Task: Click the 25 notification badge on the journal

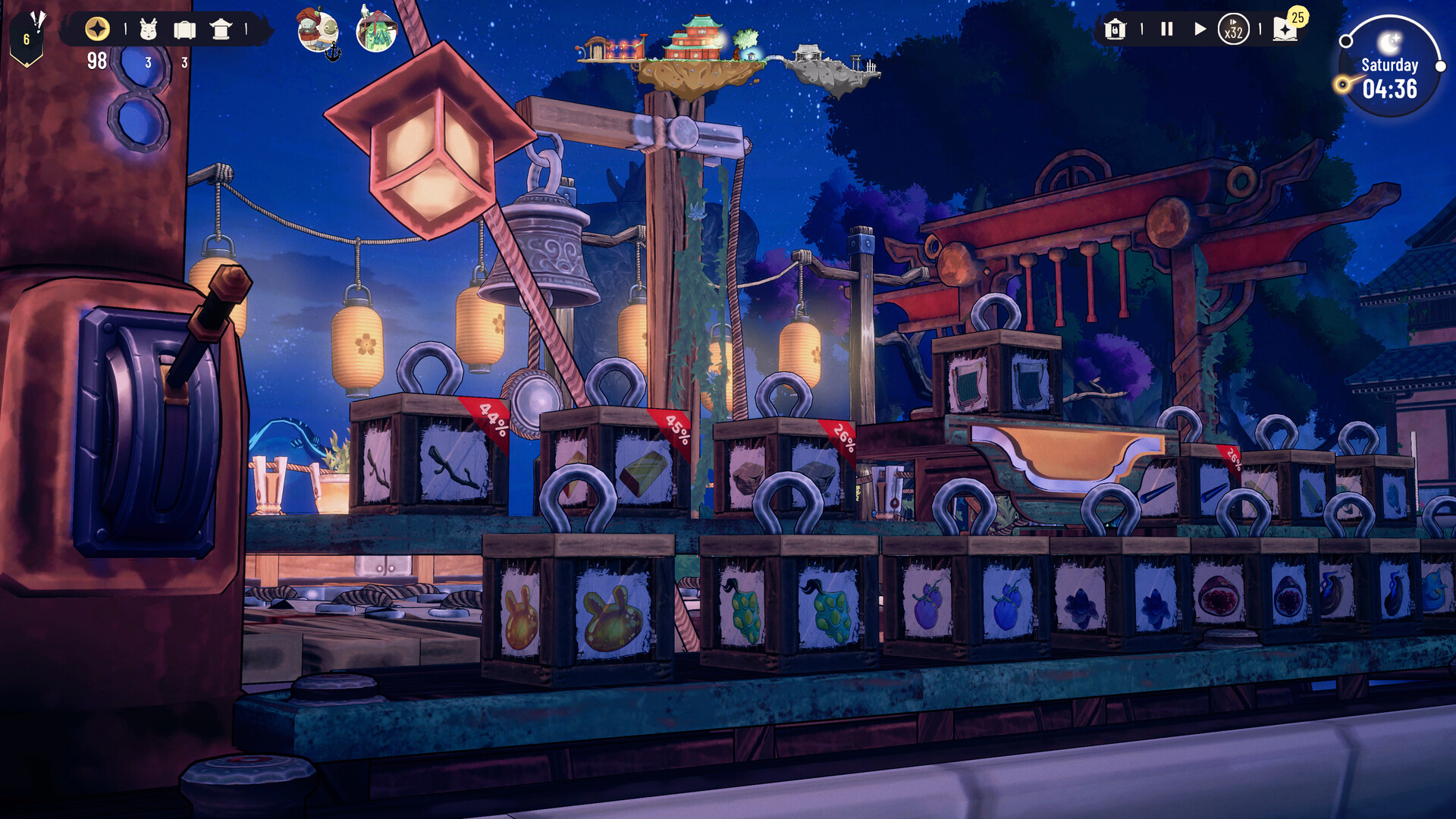Action: [1298, 17]
